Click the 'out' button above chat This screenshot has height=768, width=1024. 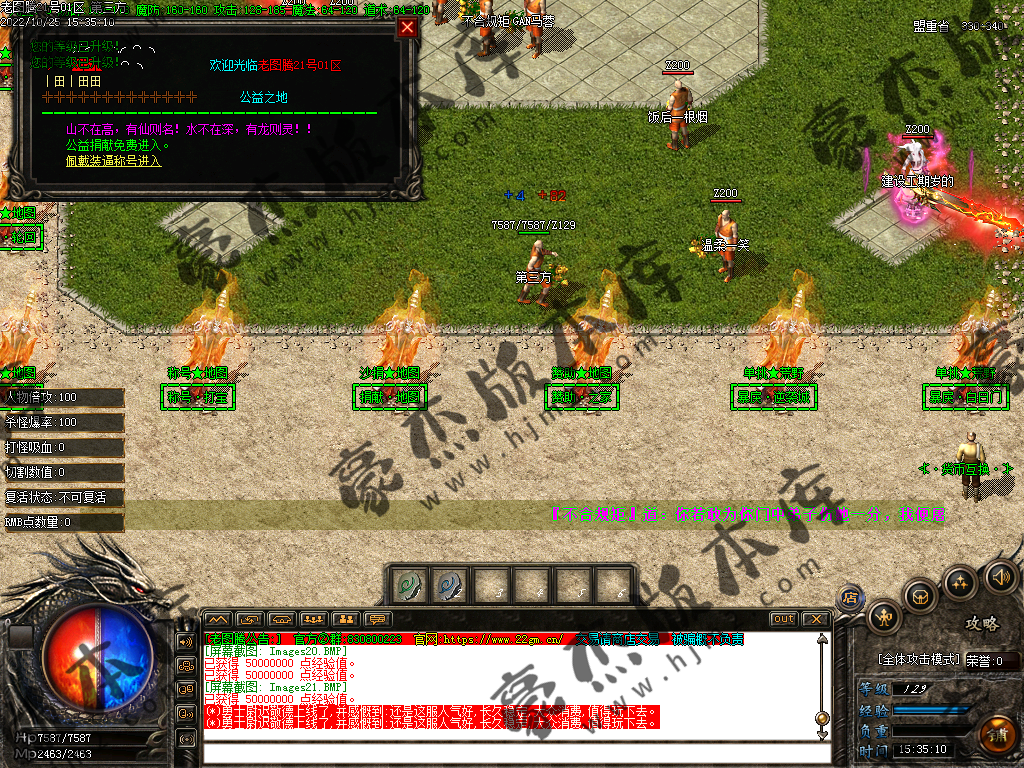click(784, 619)
